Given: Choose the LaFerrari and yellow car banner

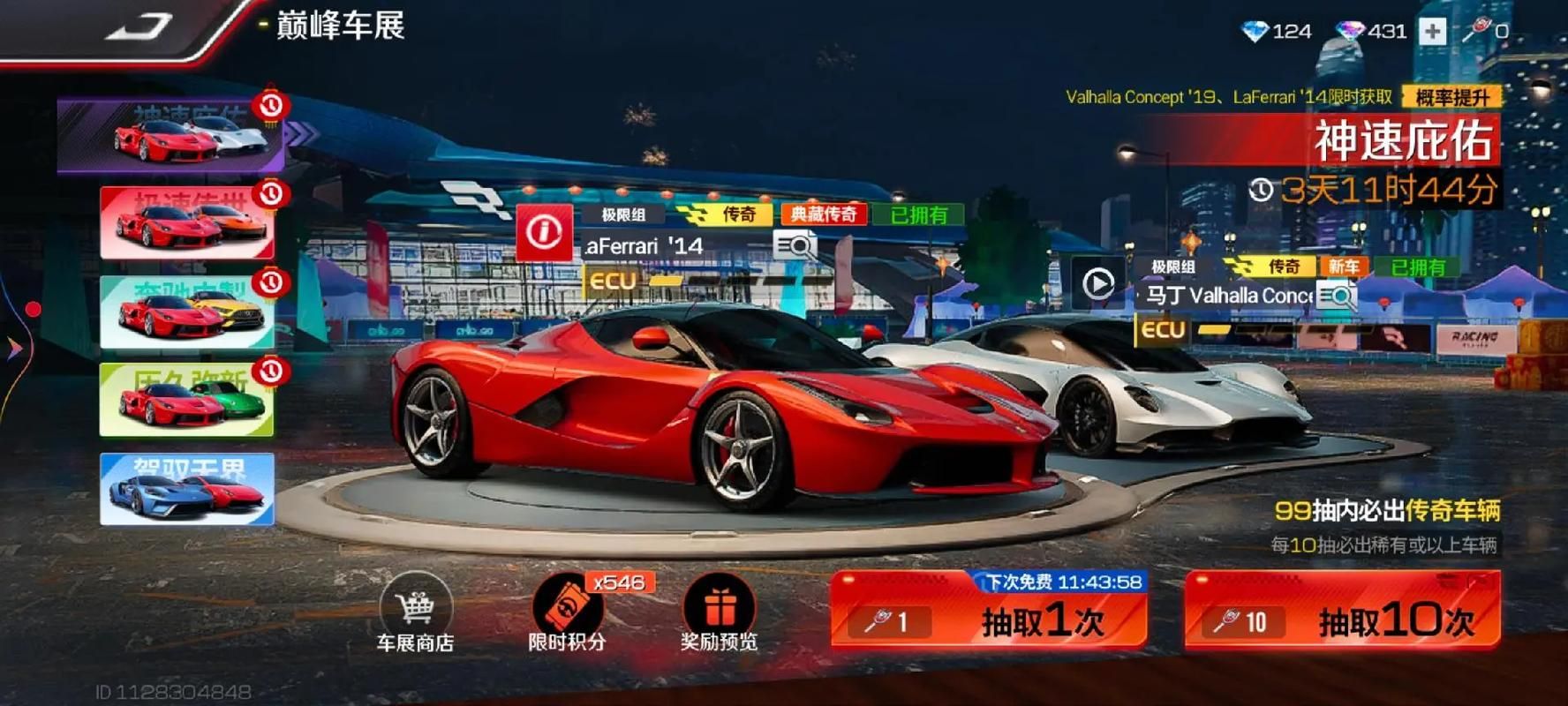Looking at the screenshot, I should [x=187, y=312].
